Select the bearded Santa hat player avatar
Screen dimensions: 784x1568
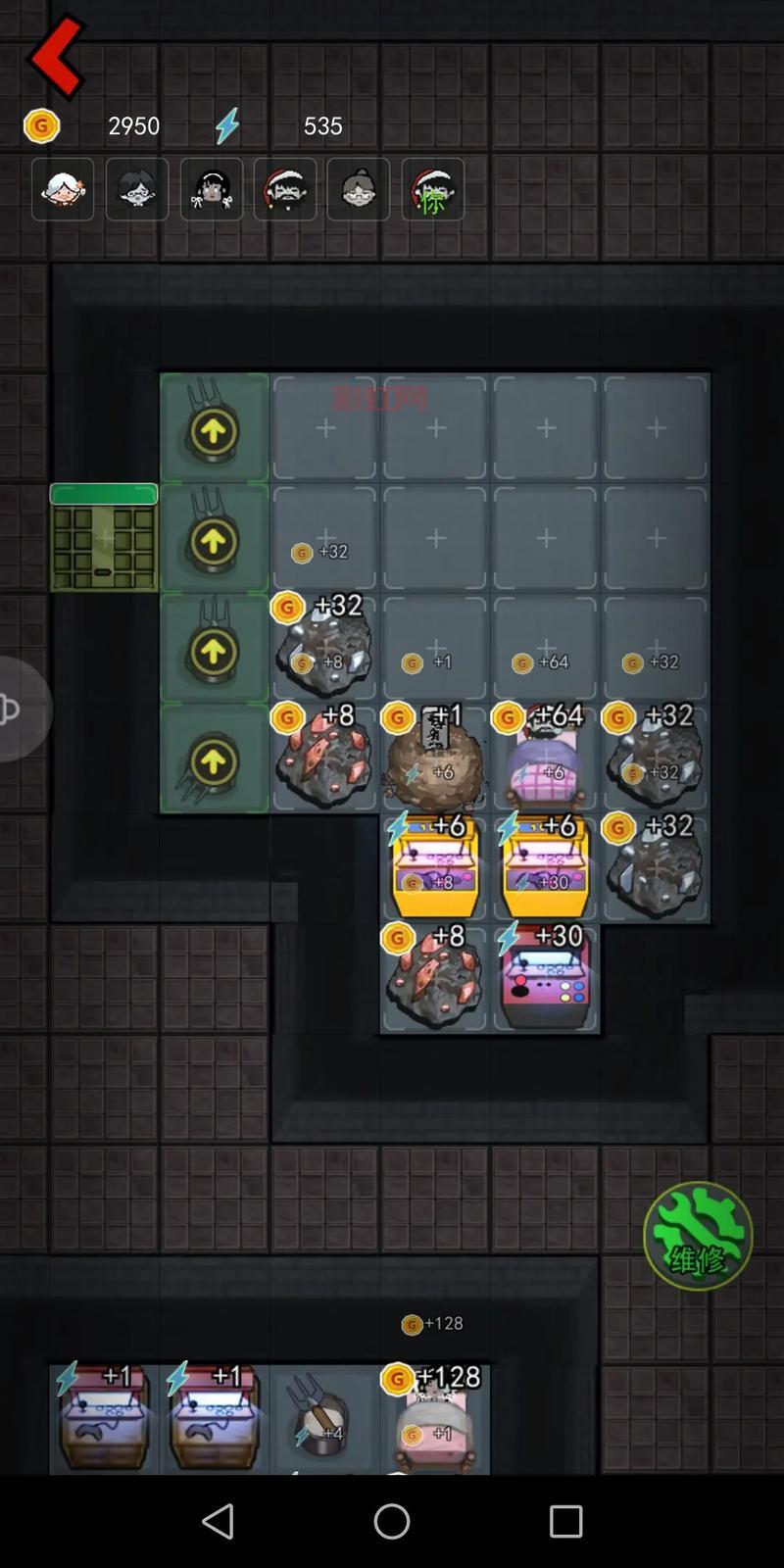(x=285, y=189)
